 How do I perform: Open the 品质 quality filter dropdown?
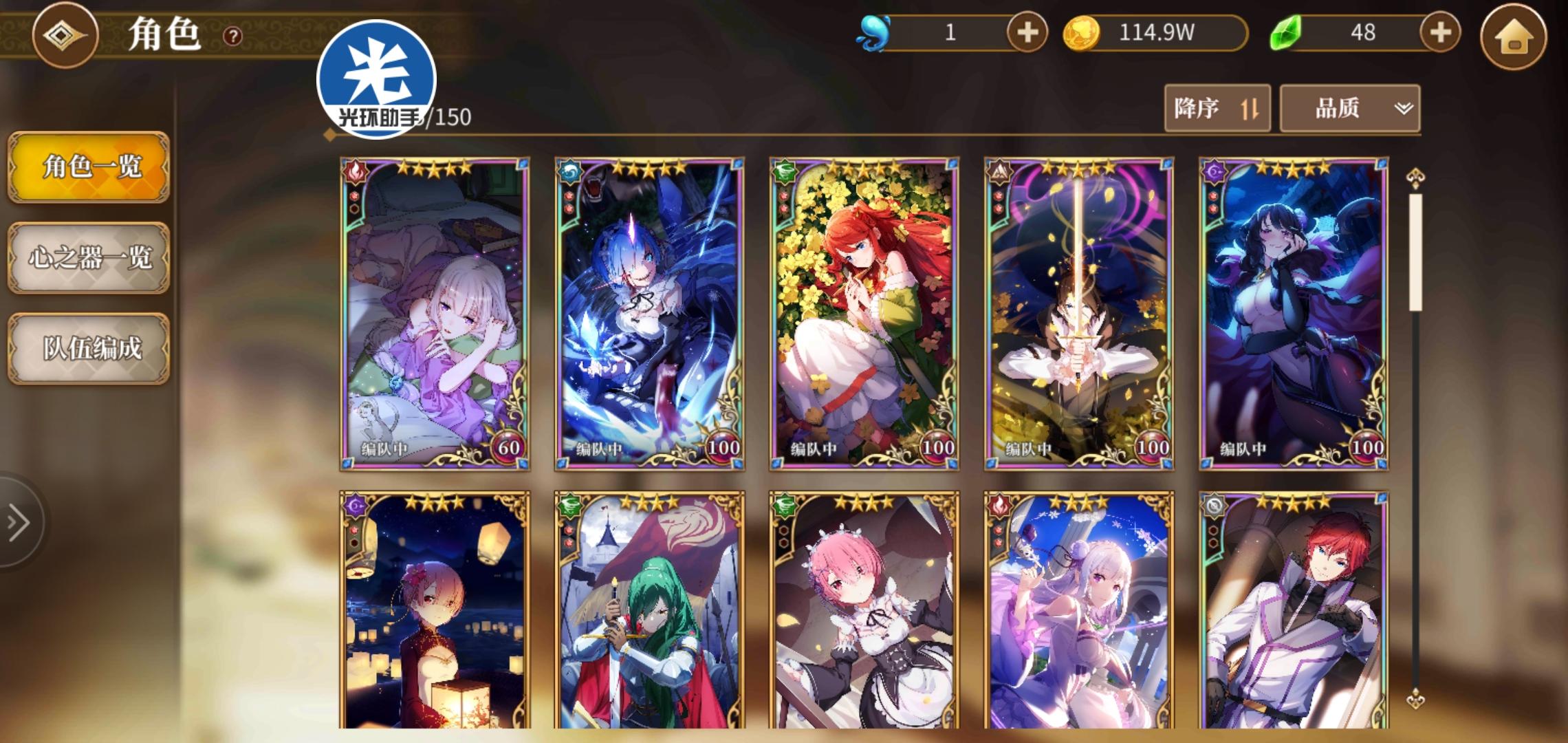(1348, 109)
